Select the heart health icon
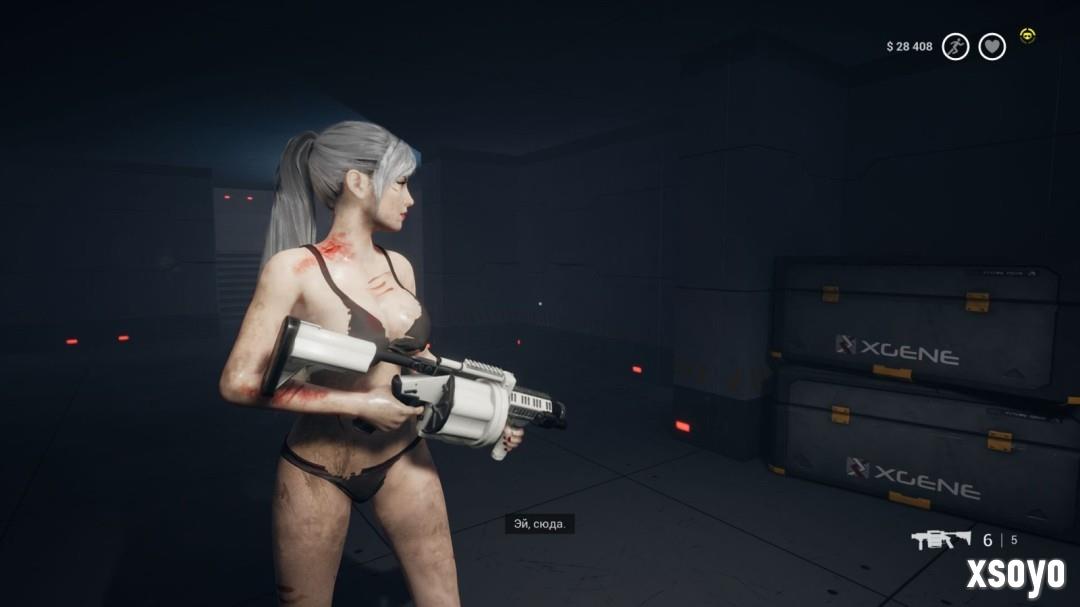This screenshot has height=607, width=1080. (992, 46)
